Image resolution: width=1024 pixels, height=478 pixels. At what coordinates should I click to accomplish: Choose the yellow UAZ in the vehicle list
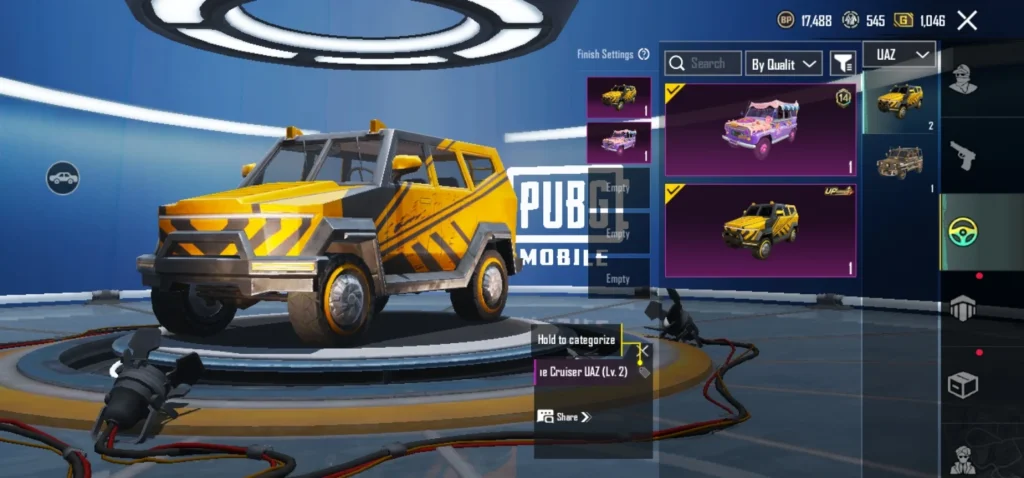click(900, 101)
